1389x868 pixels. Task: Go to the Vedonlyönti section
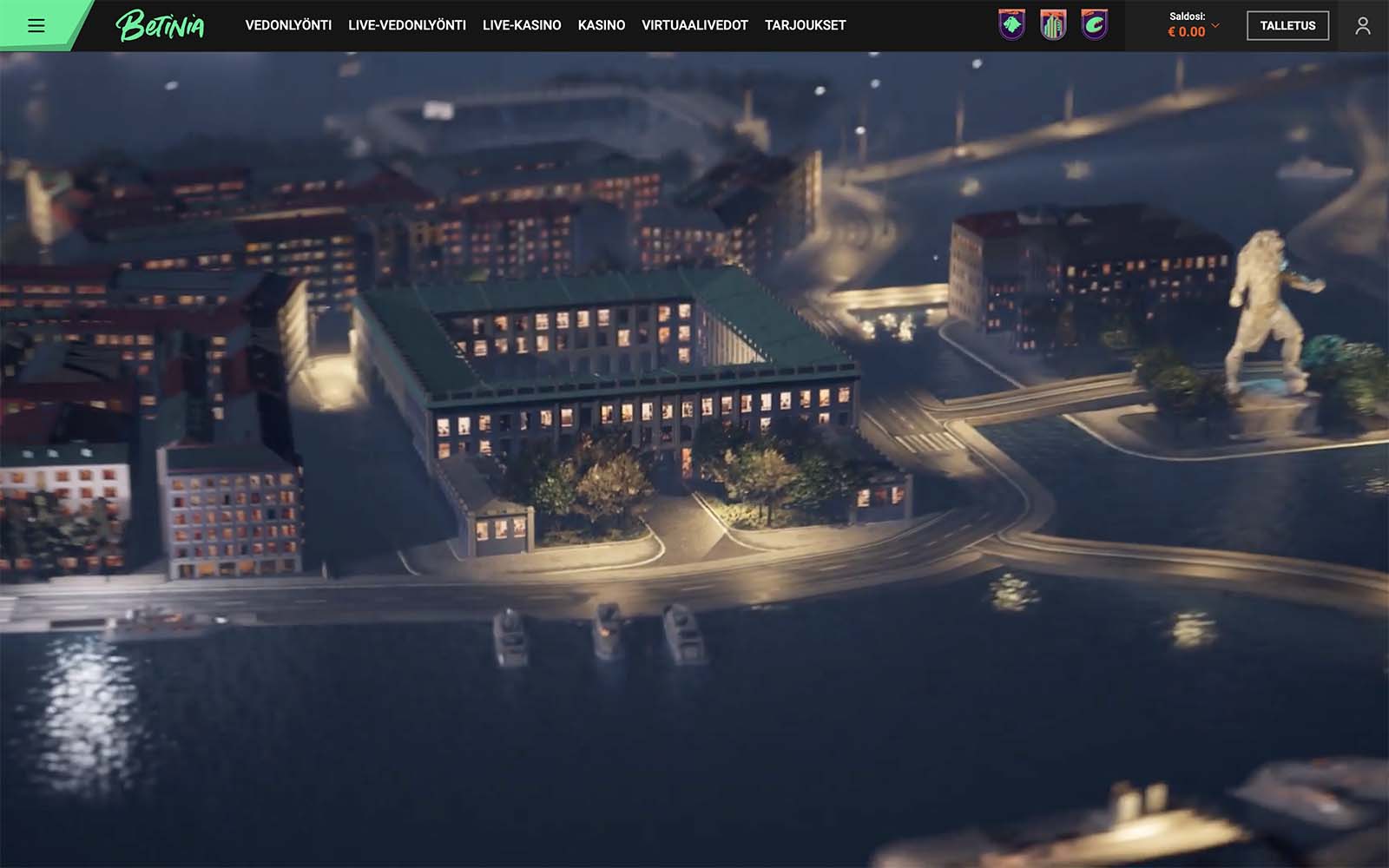[x=288, y=25]
